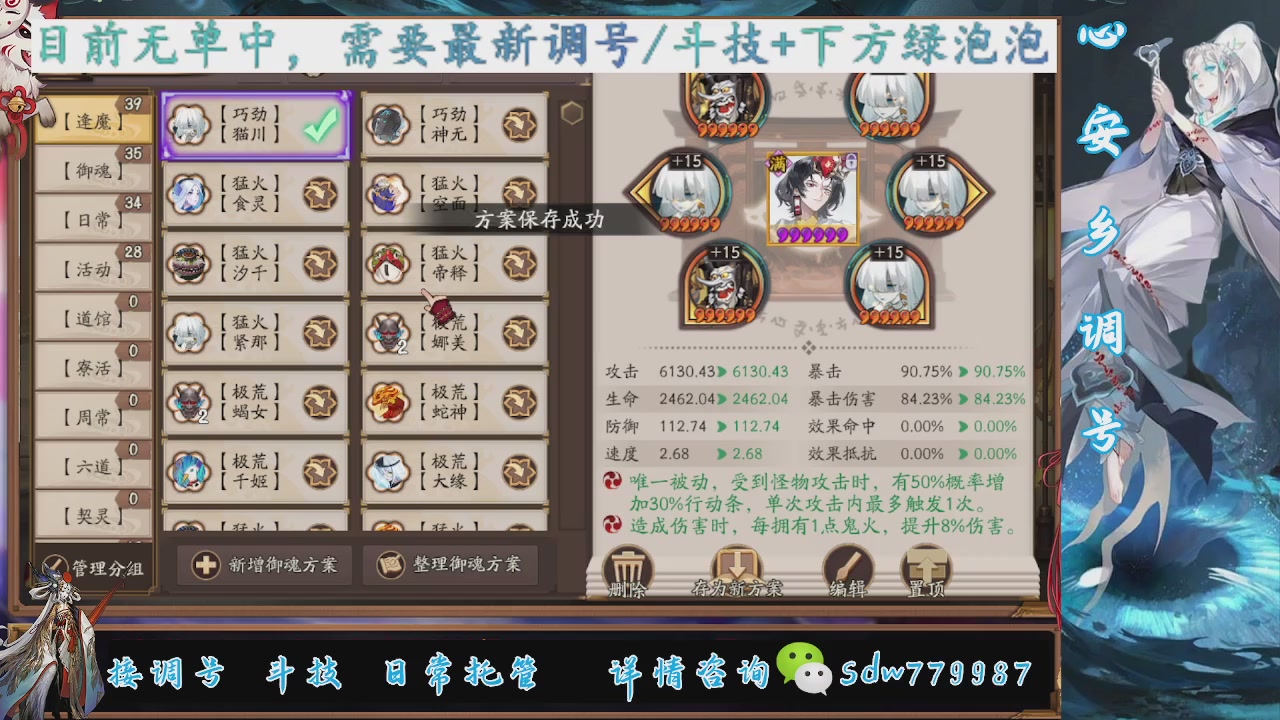The width and height of the screenshot is (1280, 720).
Task: Click the 满 skill badge on the shikigami
Action: tap(777, 161)
